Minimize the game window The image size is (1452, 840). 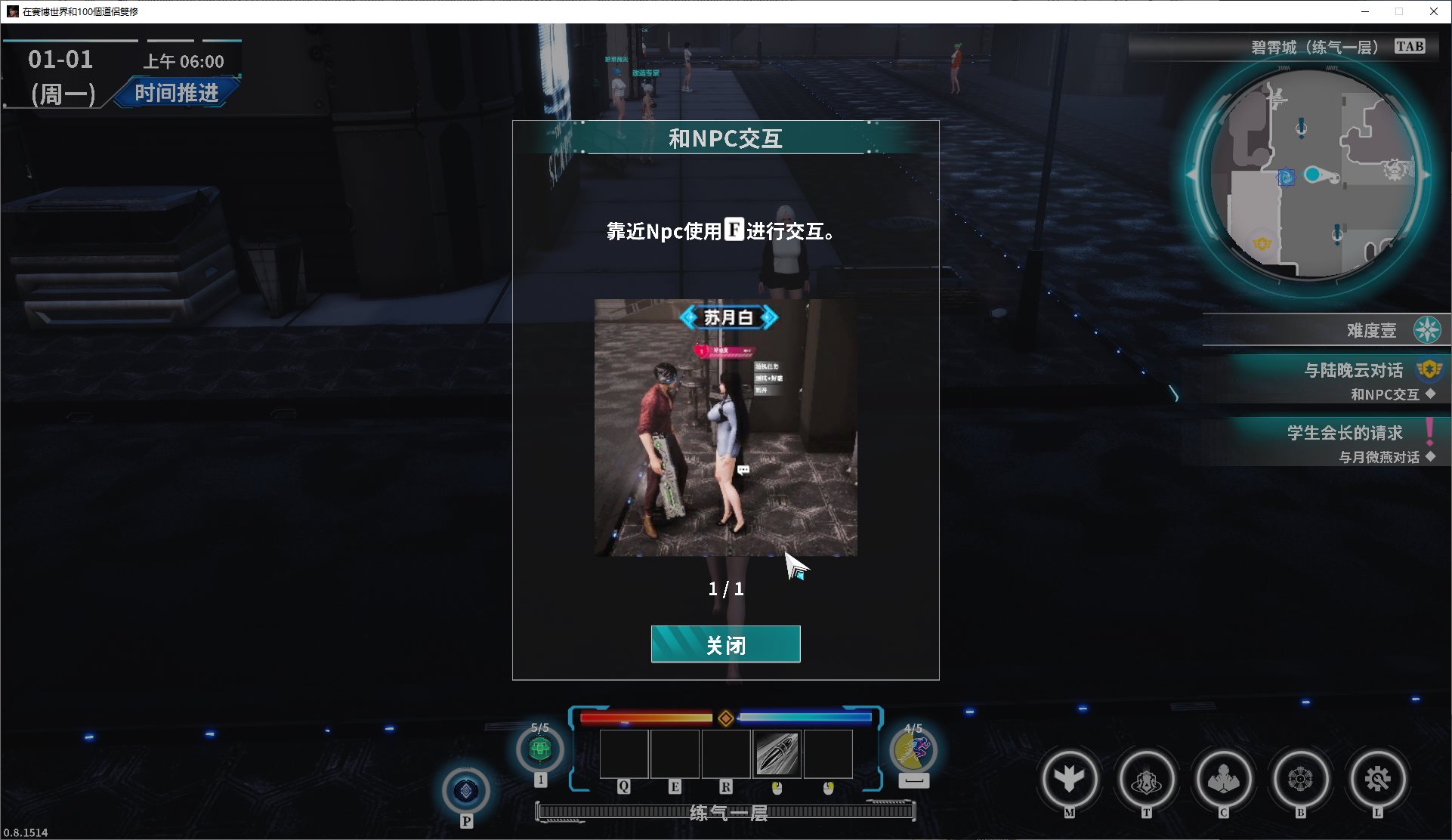tap(1365, 11)
